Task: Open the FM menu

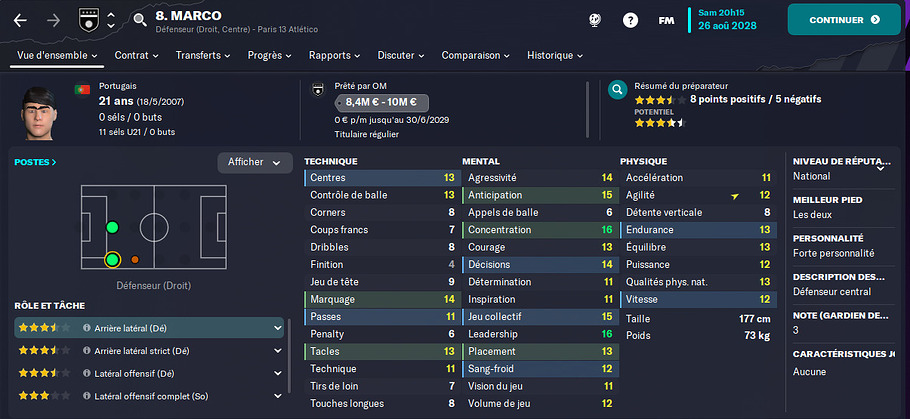Action: pos(666,20)
